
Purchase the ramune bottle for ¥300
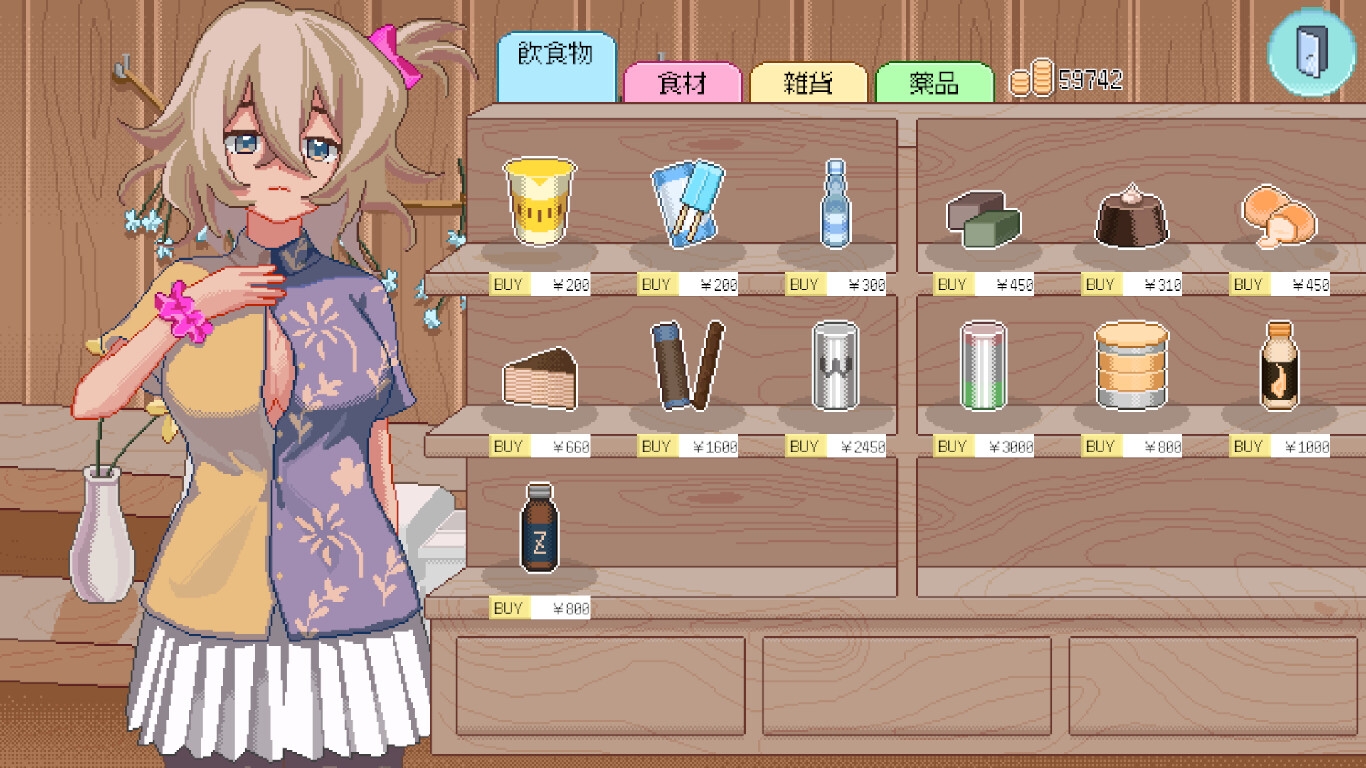[804, 285]
